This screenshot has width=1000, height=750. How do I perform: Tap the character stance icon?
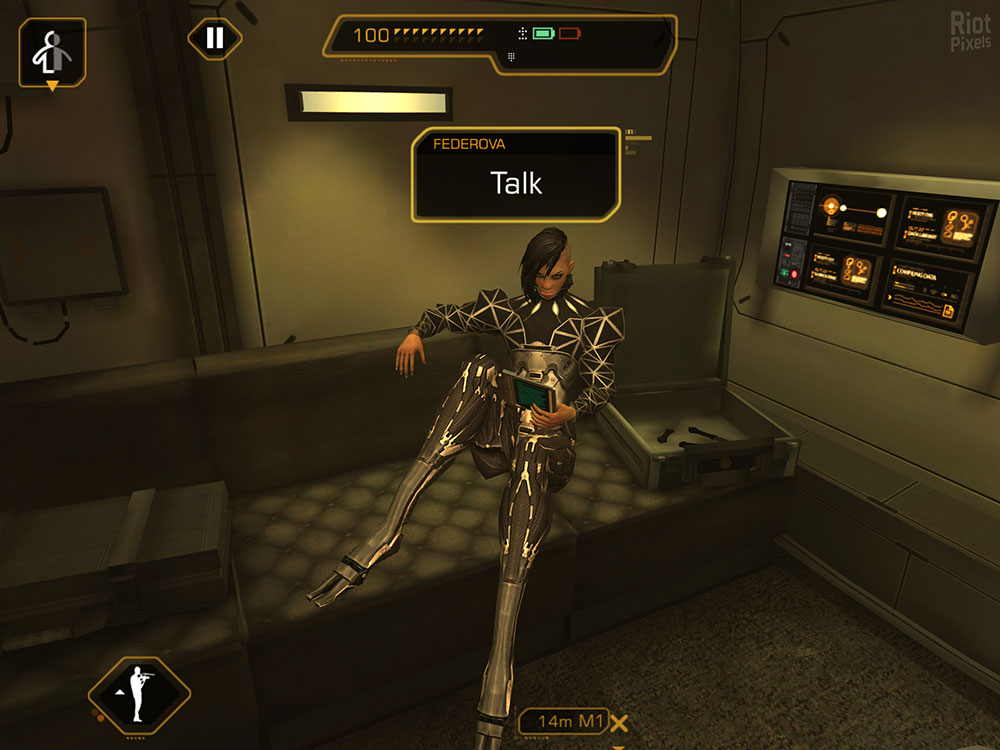pyautogui.click(x=51, y=52)
